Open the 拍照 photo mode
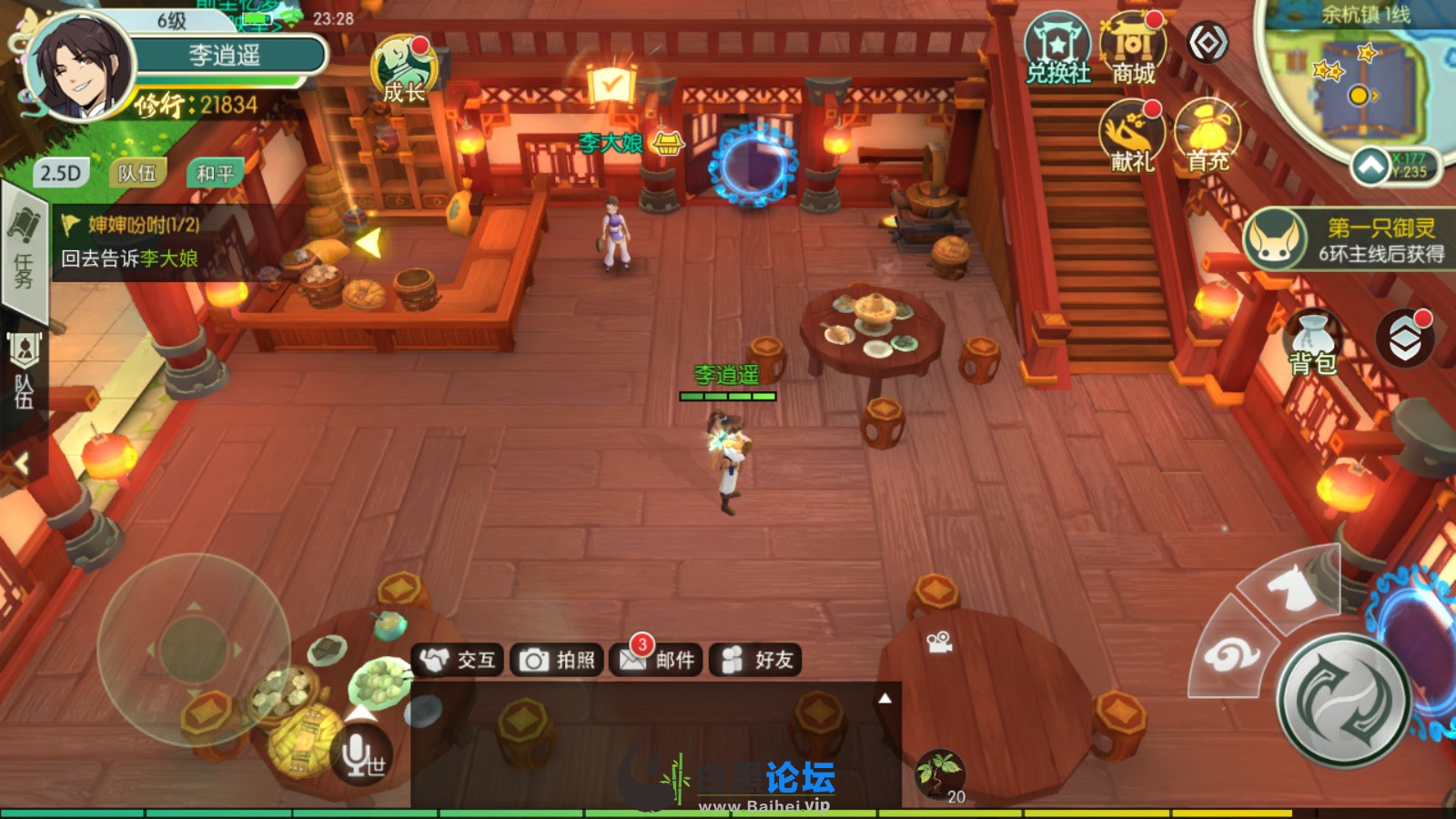1456x819 pixels. 557,660
